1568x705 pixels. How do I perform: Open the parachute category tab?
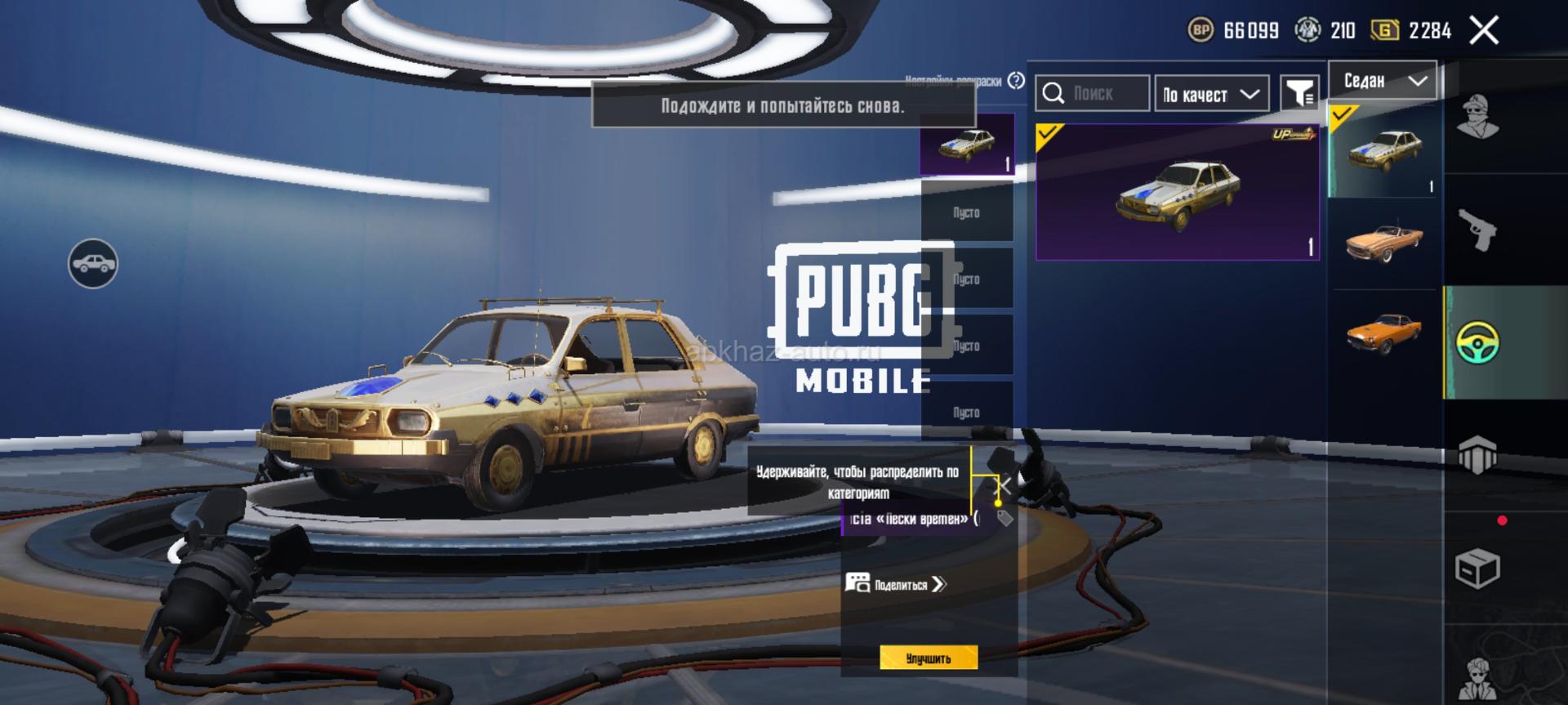tap(1477, 455)
